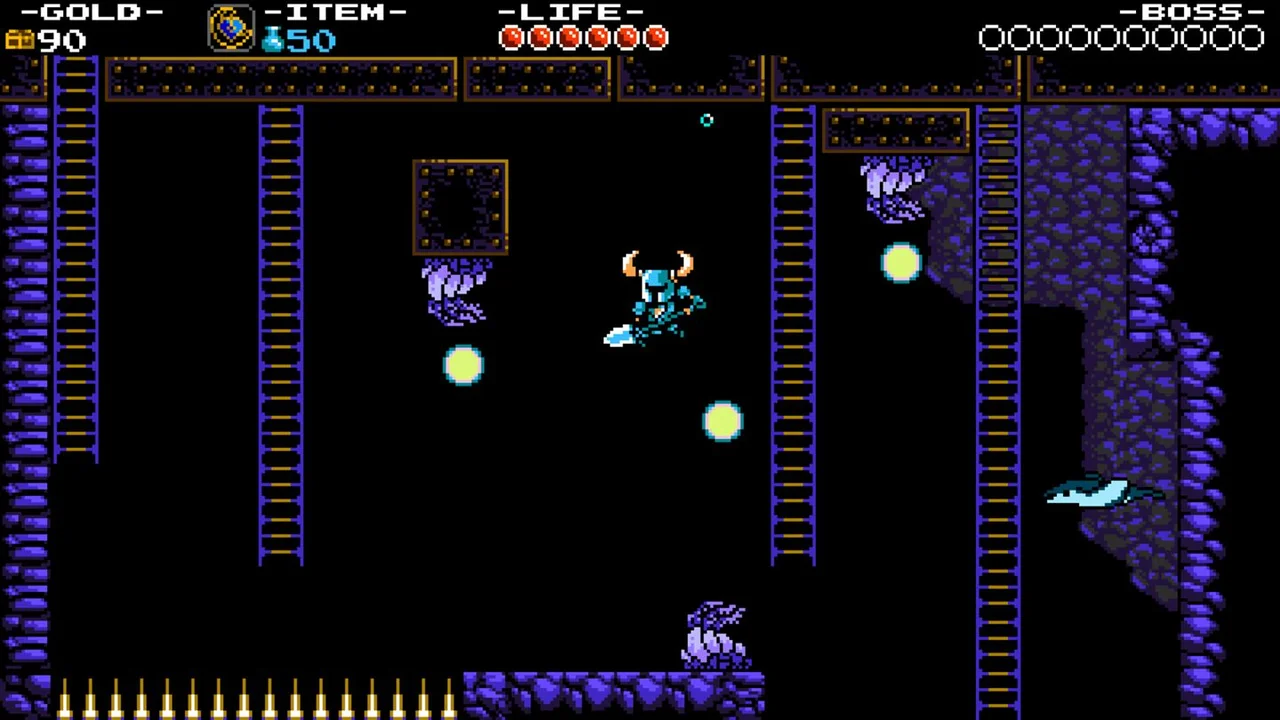Click the riveted metal block platform
The width and height of the screenshot is (1280, 720).
click(460, 205)
